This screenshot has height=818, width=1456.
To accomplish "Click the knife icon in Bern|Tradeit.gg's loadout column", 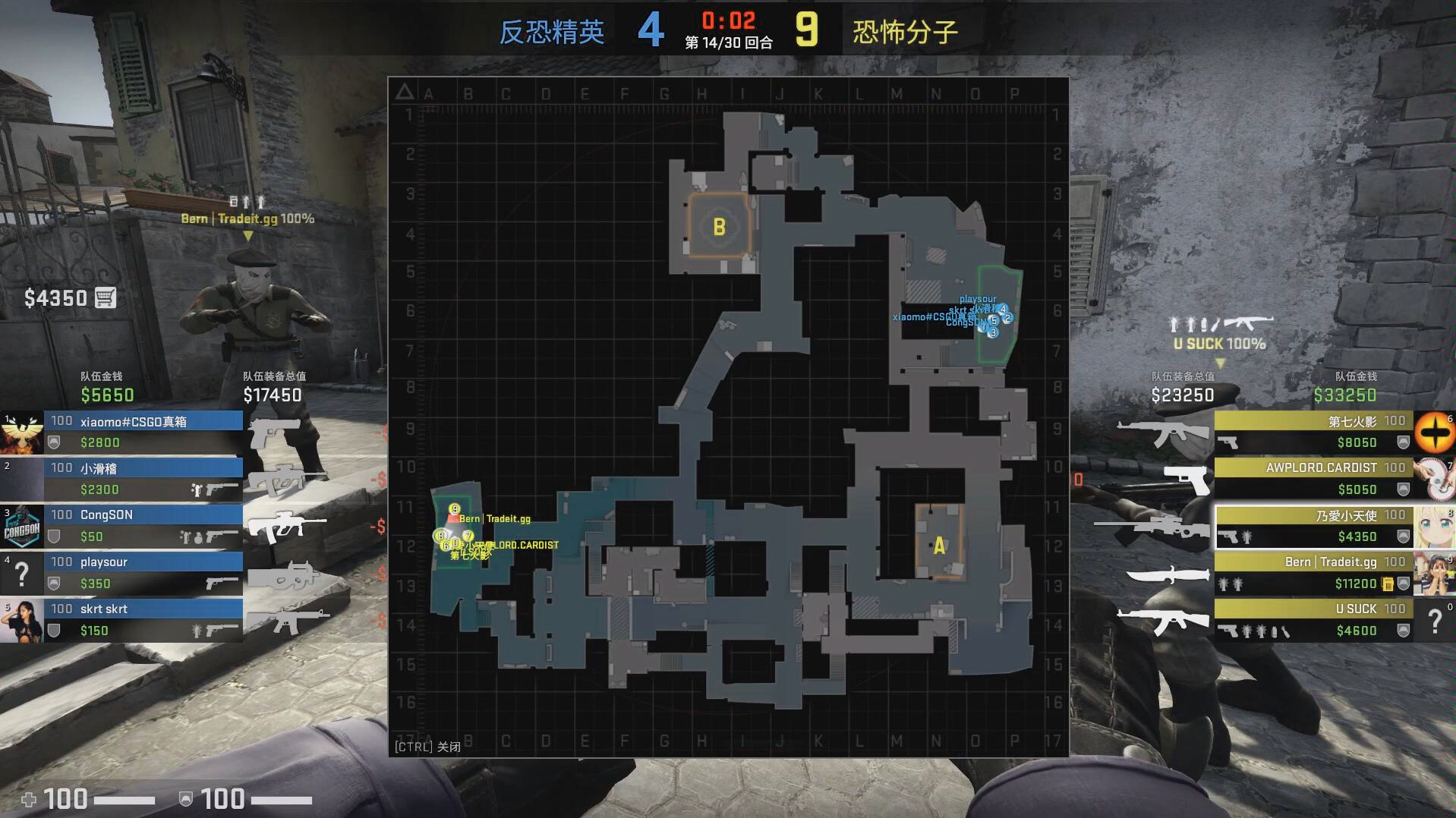I will (x=1168, y=574).
